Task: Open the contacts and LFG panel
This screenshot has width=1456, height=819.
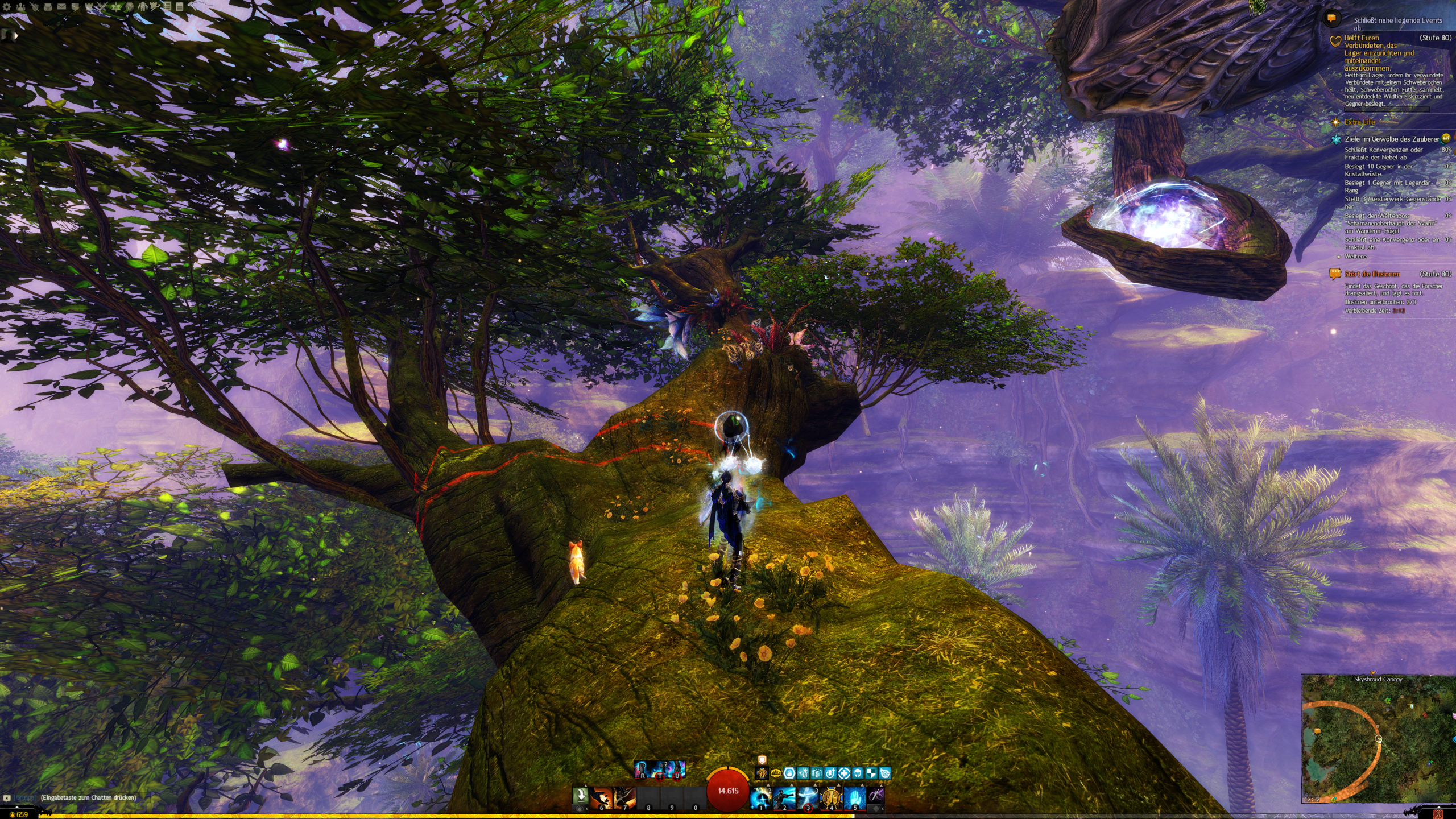Action: 20,7
